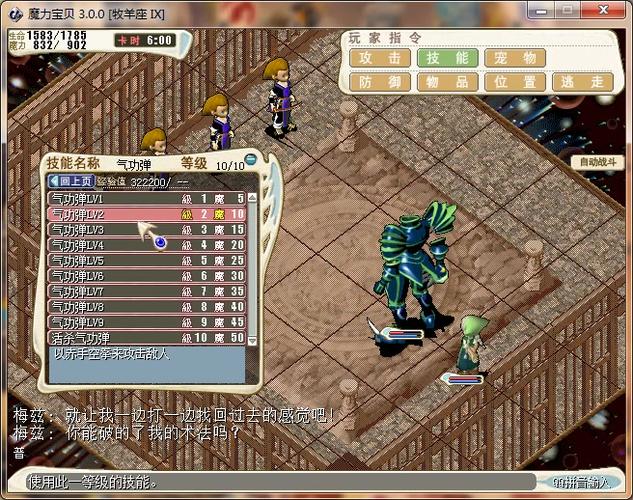Go back with the 回上页 button

coord(71,181)
